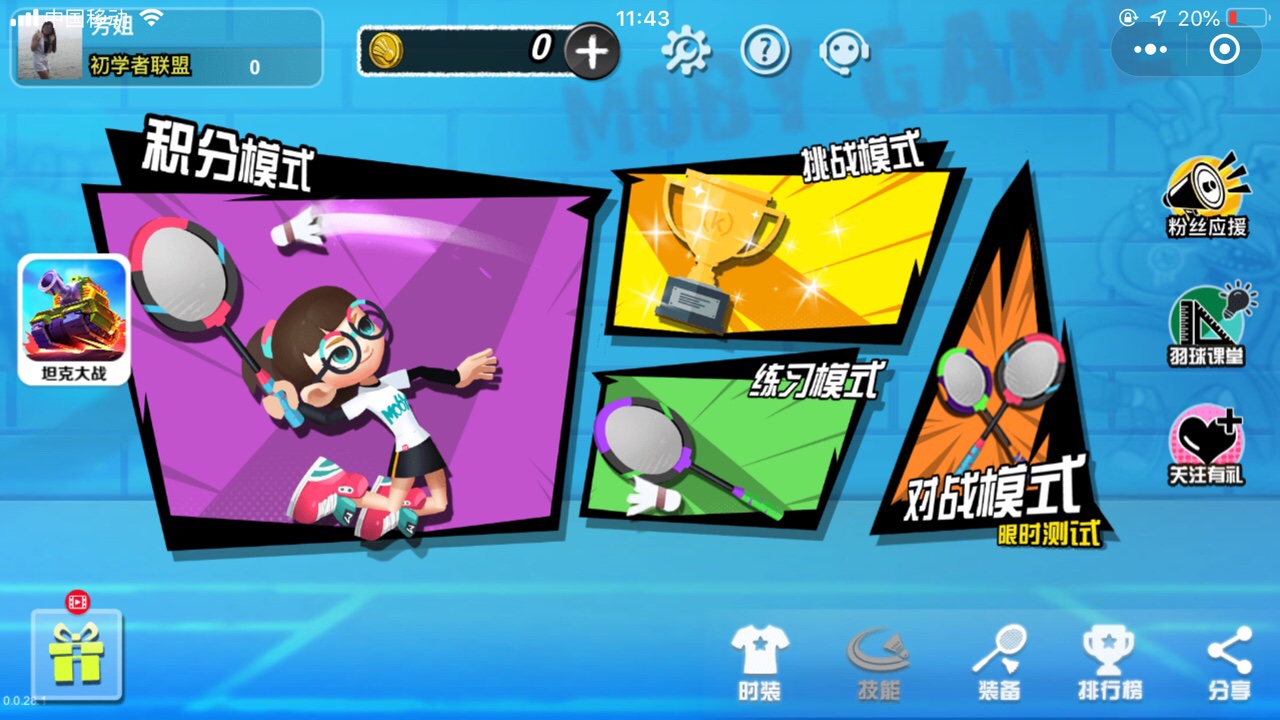Viewport: 1280px width, 720px height.
Task: Open the green gift box reward
Action: [x=77, y=655]
